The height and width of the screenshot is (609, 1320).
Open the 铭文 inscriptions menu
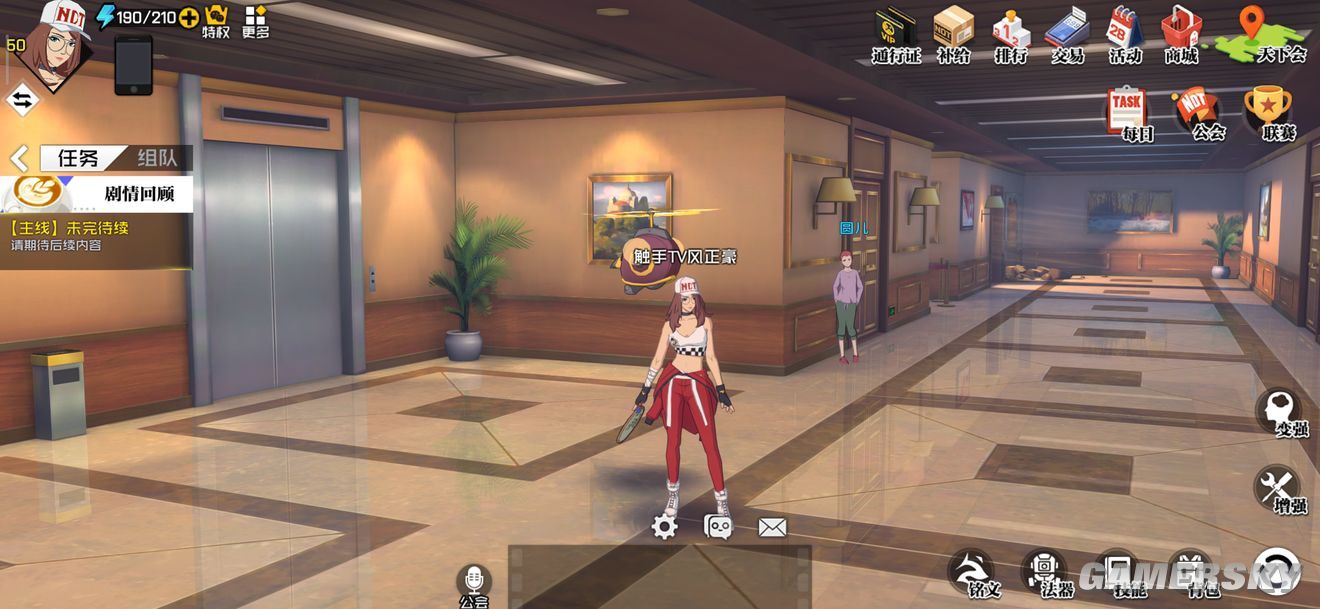[x=971, y=571]
